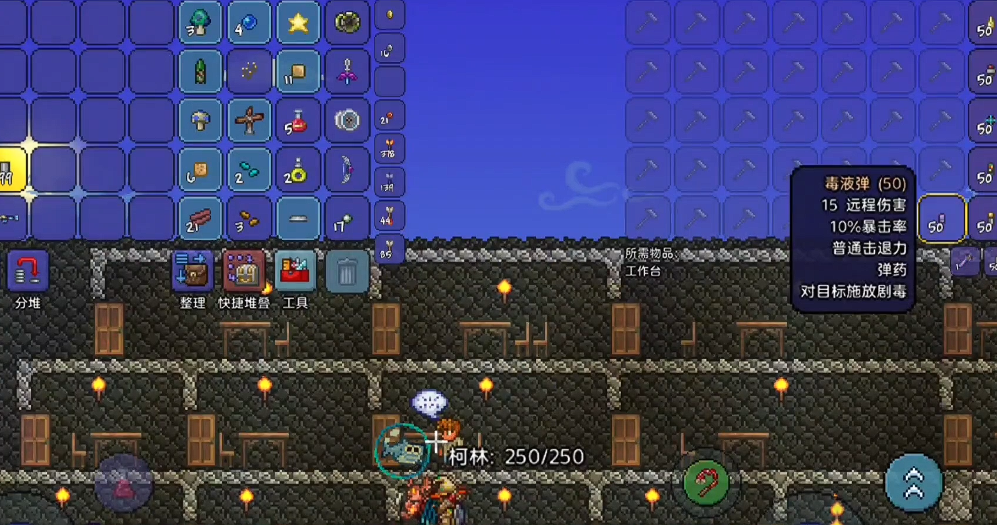Select the glowing teal mushroom stack
This screenshot has height=525, width=997.
click(x=200, y=23)
